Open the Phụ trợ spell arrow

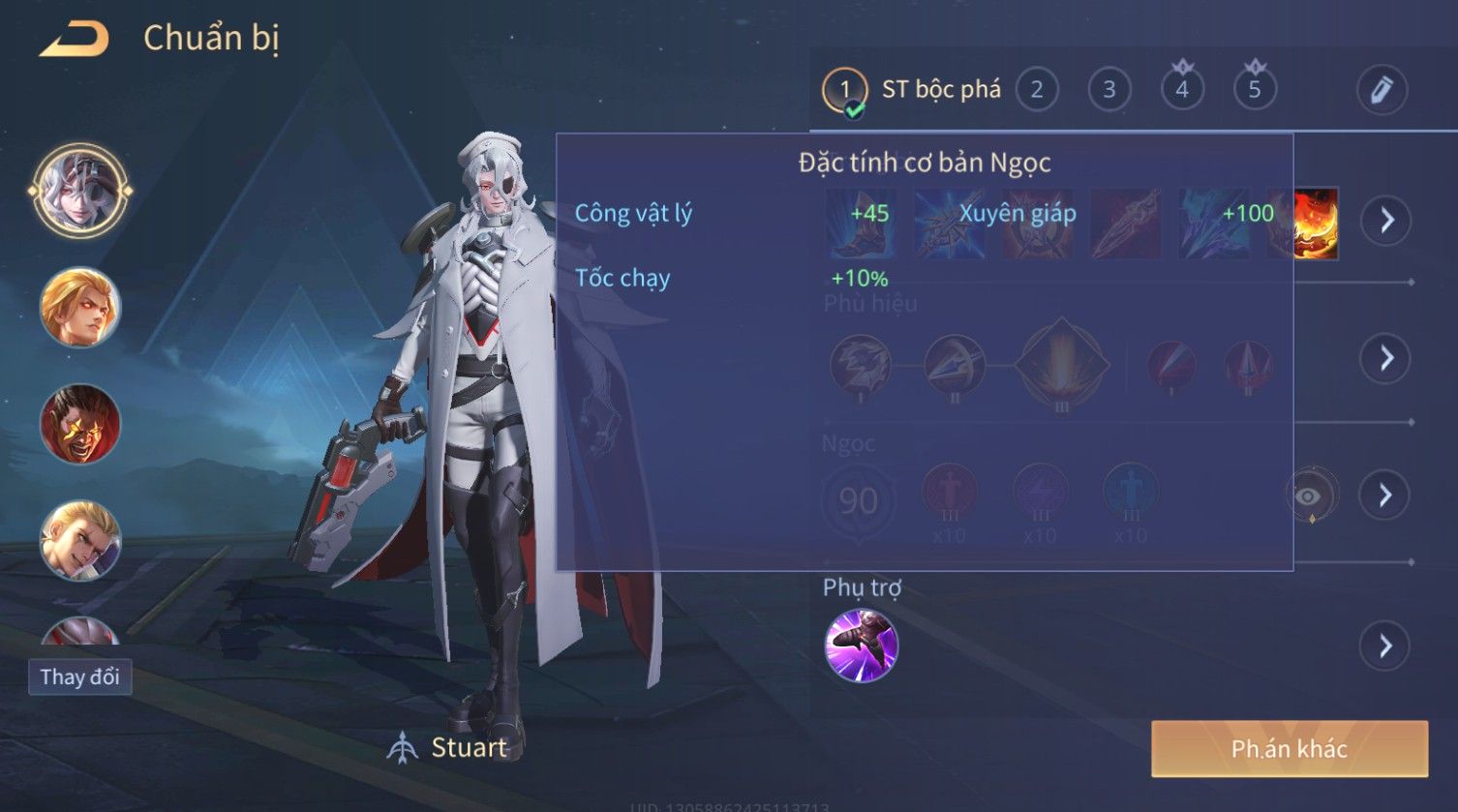tap(1386, 646)
